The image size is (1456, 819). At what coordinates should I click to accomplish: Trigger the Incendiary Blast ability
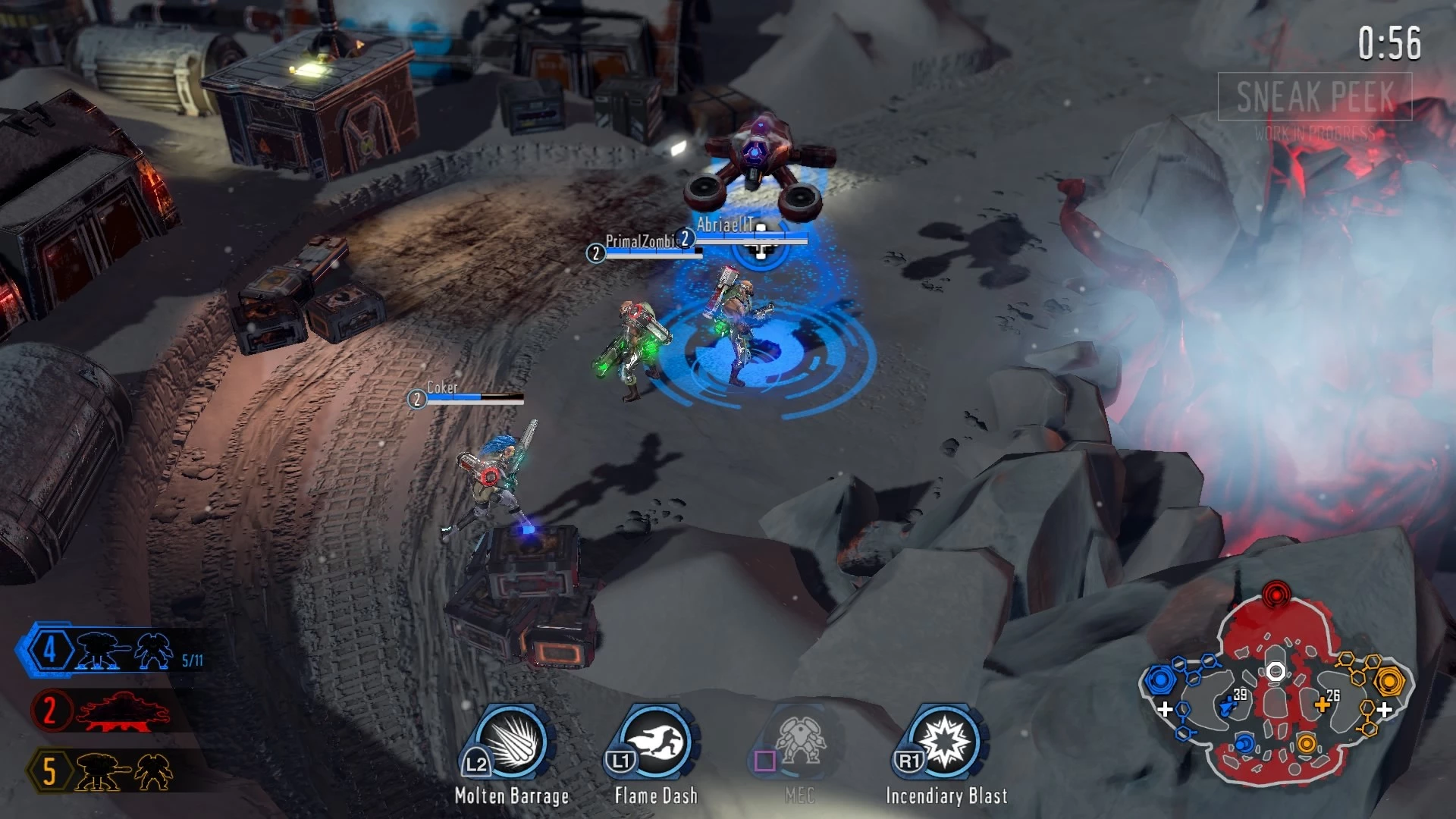tap(945, 742)
